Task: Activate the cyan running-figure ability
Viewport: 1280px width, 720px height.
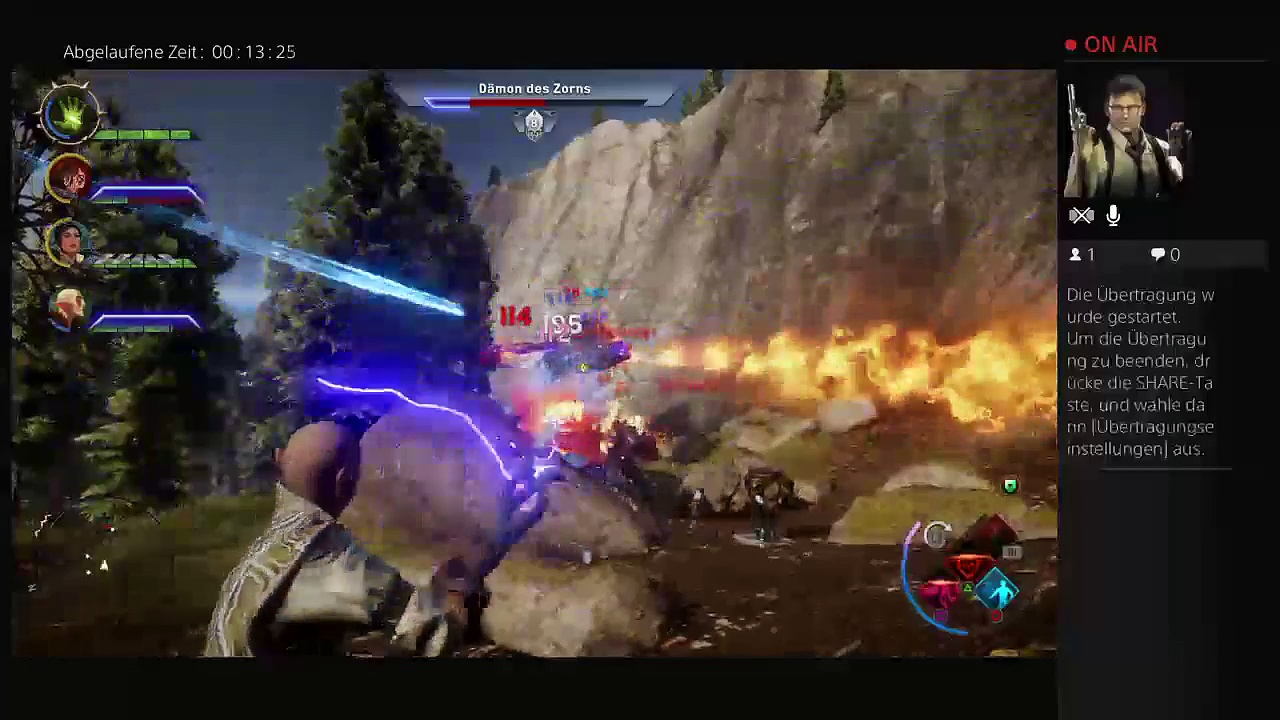Action: 998,592
